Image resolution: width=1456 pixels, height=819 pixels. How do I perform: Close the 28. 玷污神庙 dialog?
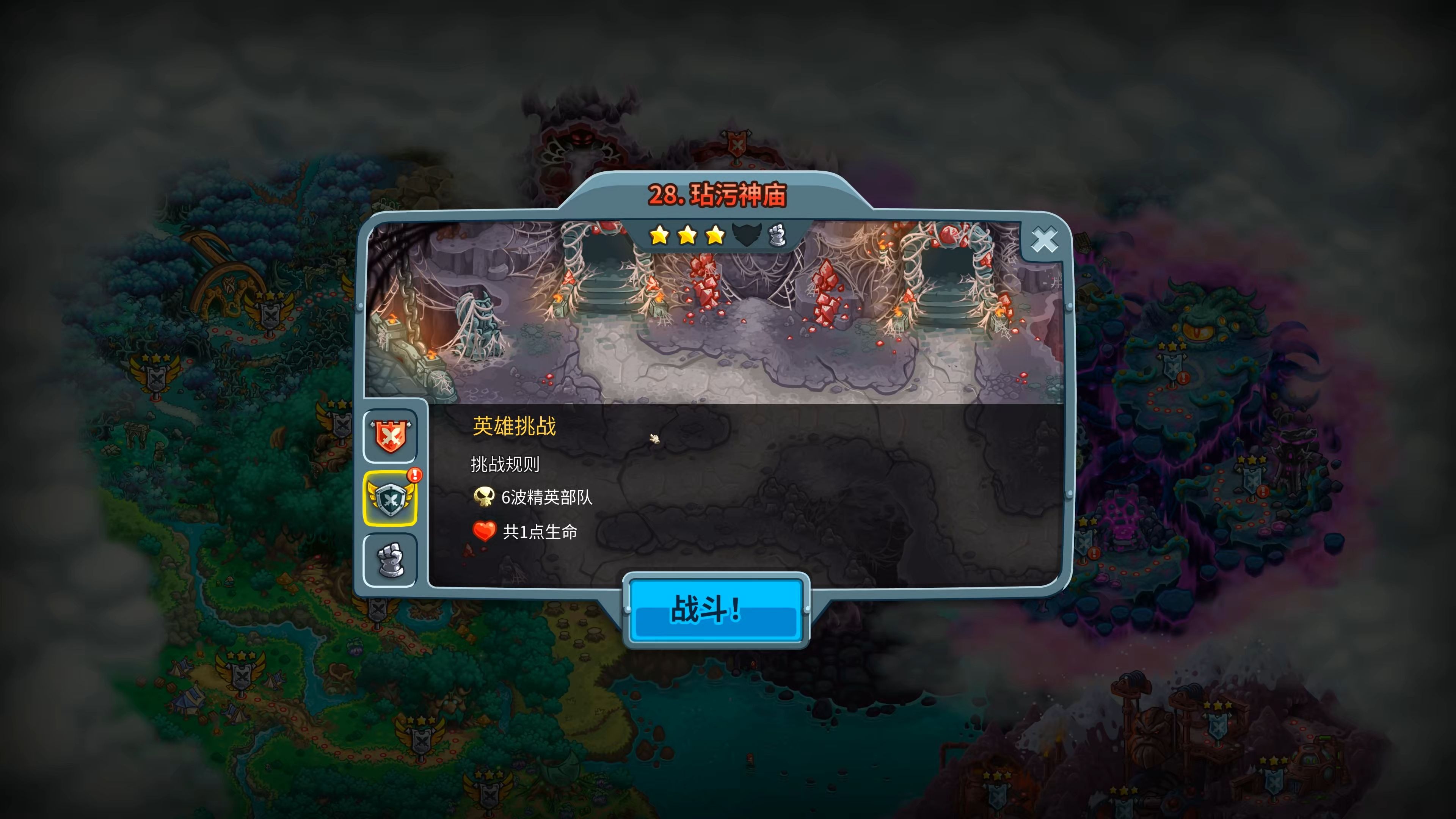click(1046, 240)
